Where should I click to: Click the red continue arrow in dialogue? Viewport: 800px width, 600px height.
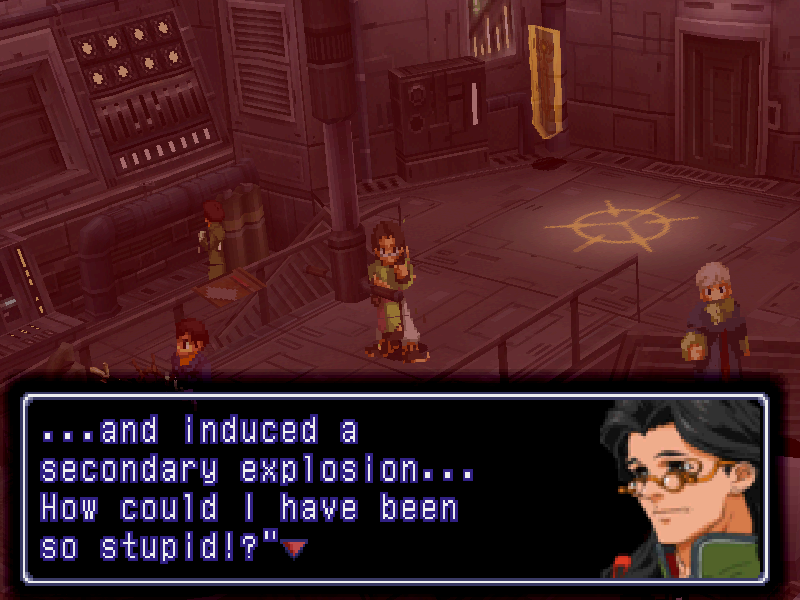294,547
